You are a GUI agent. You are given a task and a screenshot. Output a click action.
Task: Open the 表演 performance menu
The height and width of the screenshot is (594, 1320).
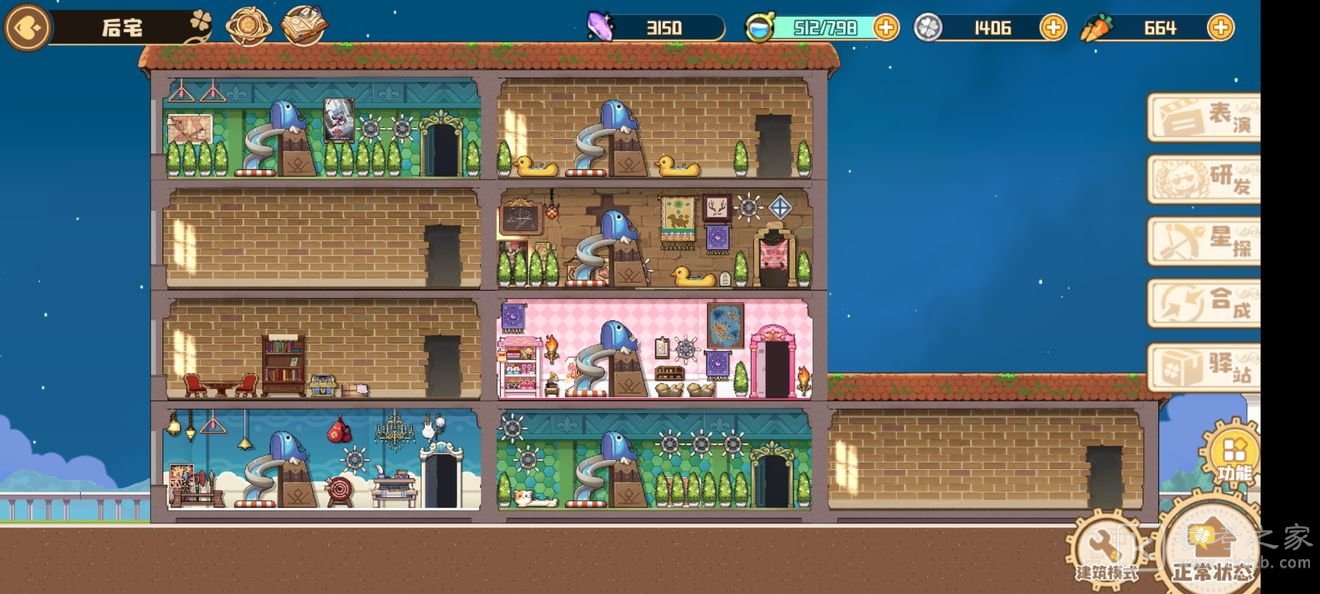1204,118
